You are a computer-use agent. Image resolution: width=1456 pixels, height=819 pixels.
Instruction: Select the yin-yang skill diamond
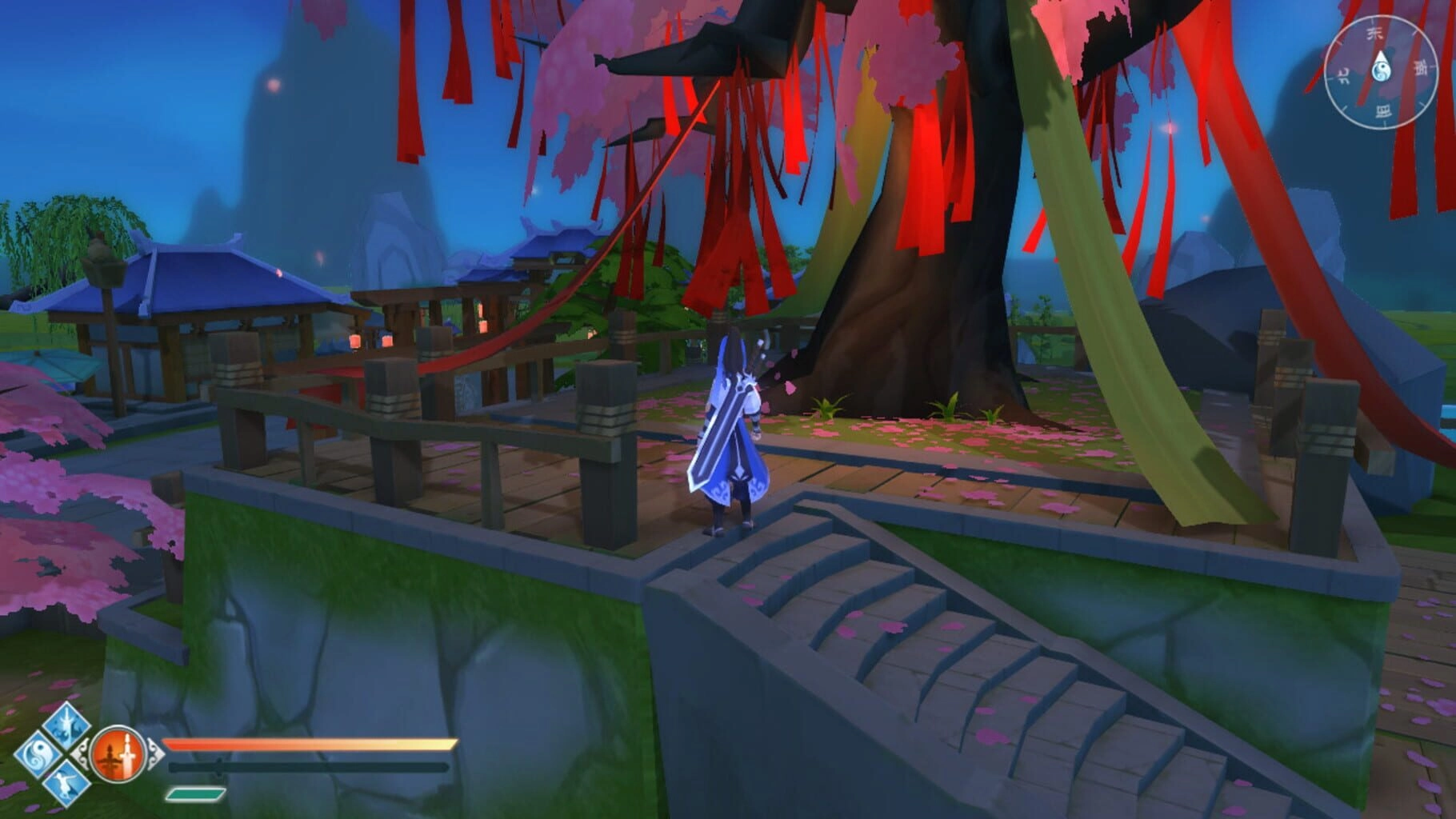click(37, 754)
